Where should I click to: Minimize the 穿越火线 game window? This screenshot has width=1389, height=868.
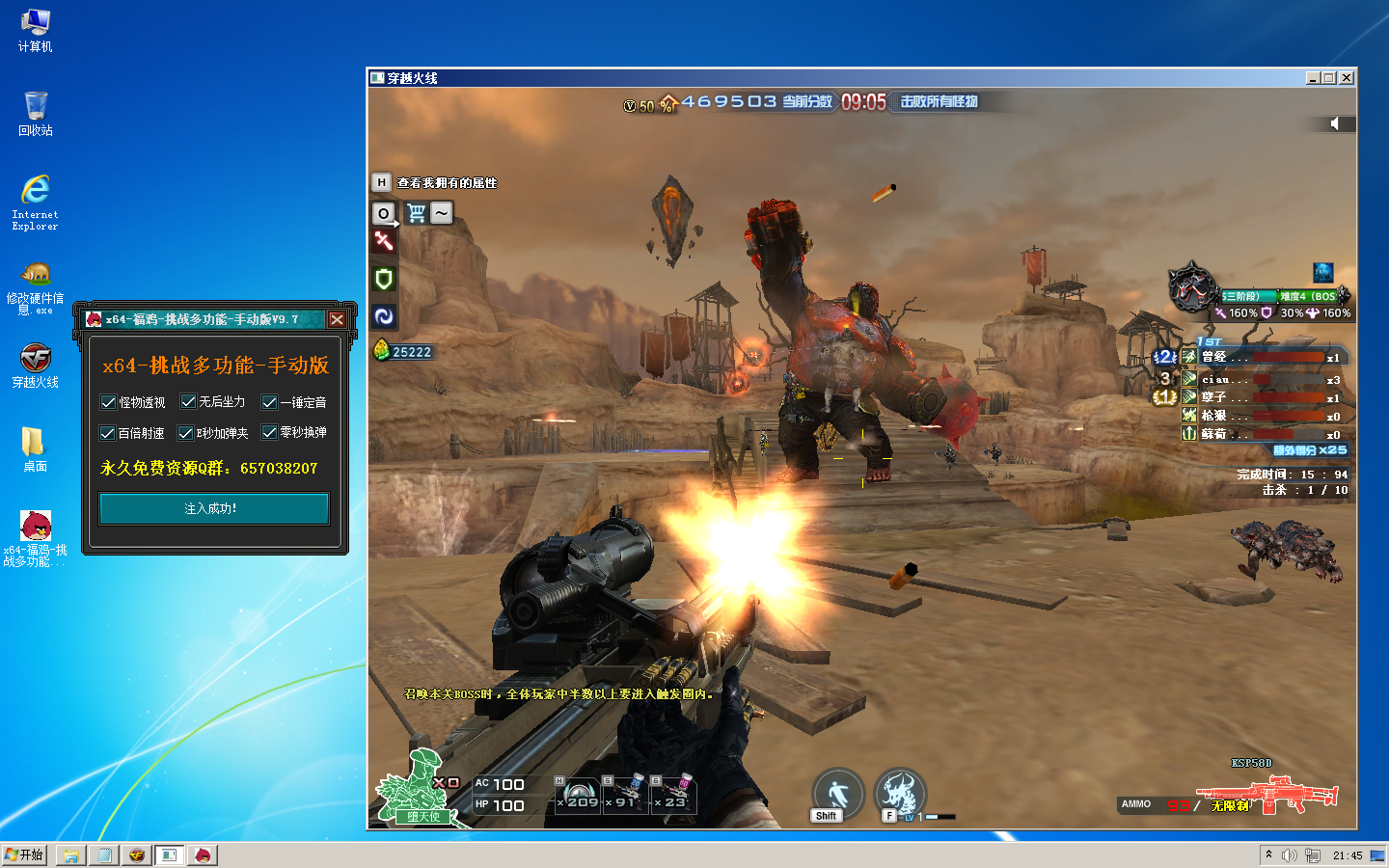click(1313, 78)
